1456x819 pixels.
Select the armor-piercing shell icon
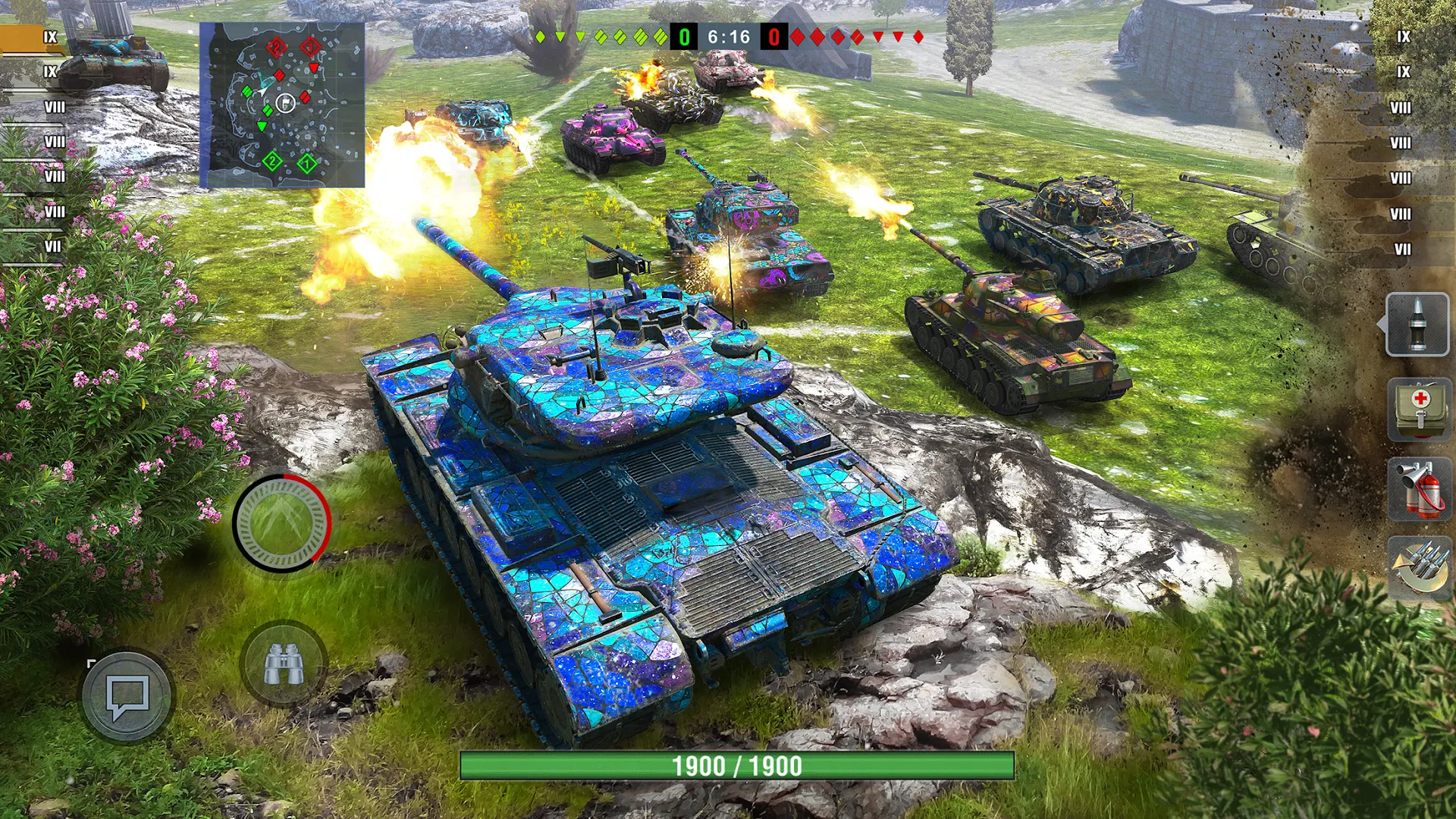tap(1419, 326)
